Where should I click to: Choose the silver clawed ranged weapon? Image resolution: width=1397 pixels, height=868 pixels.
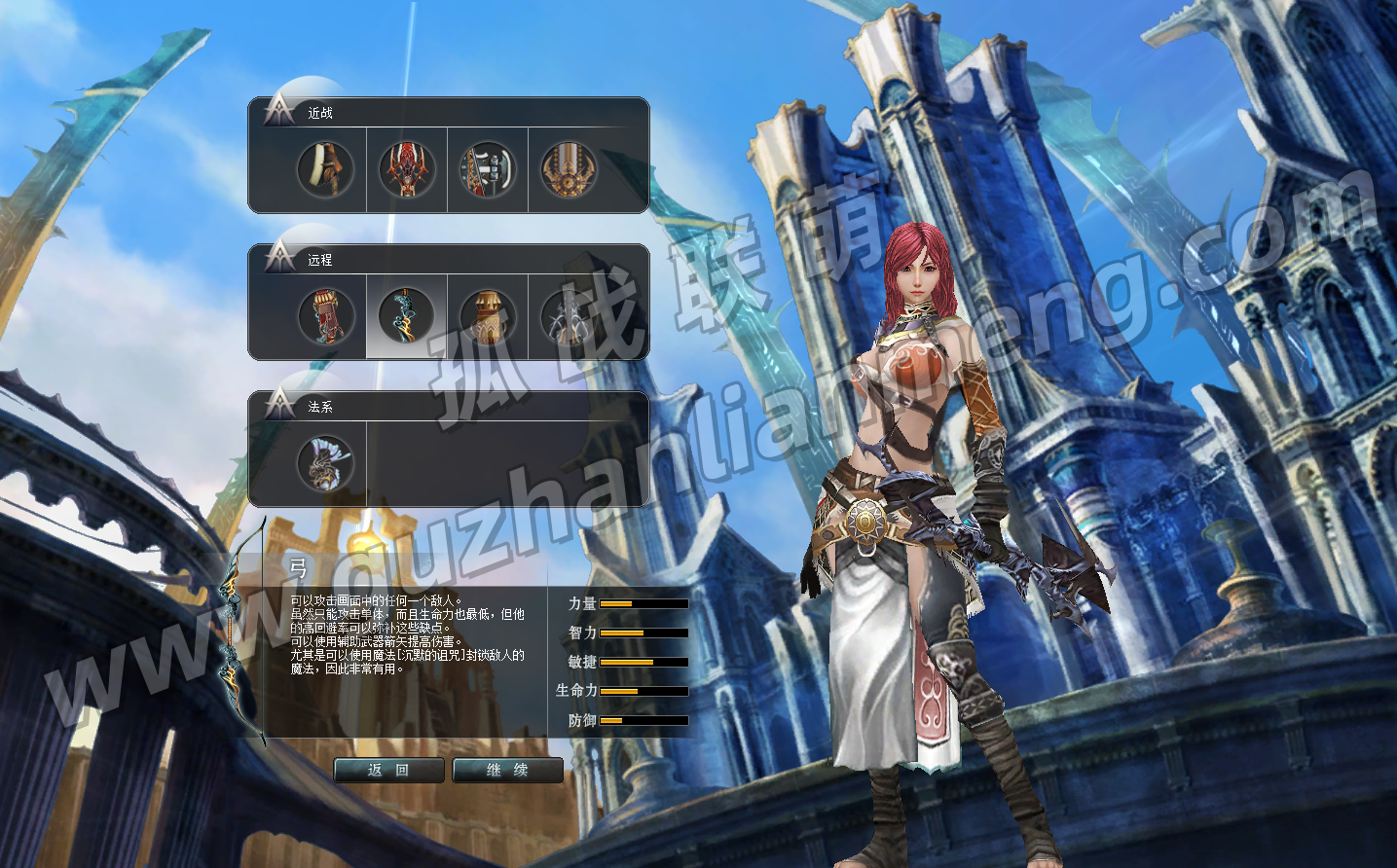[568, 316]
